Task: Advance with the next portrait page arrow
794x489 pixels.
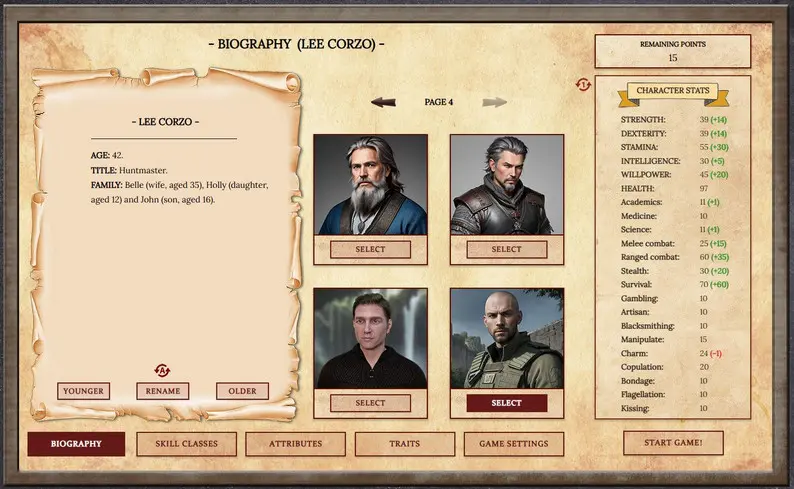Action: click(494, 102)
